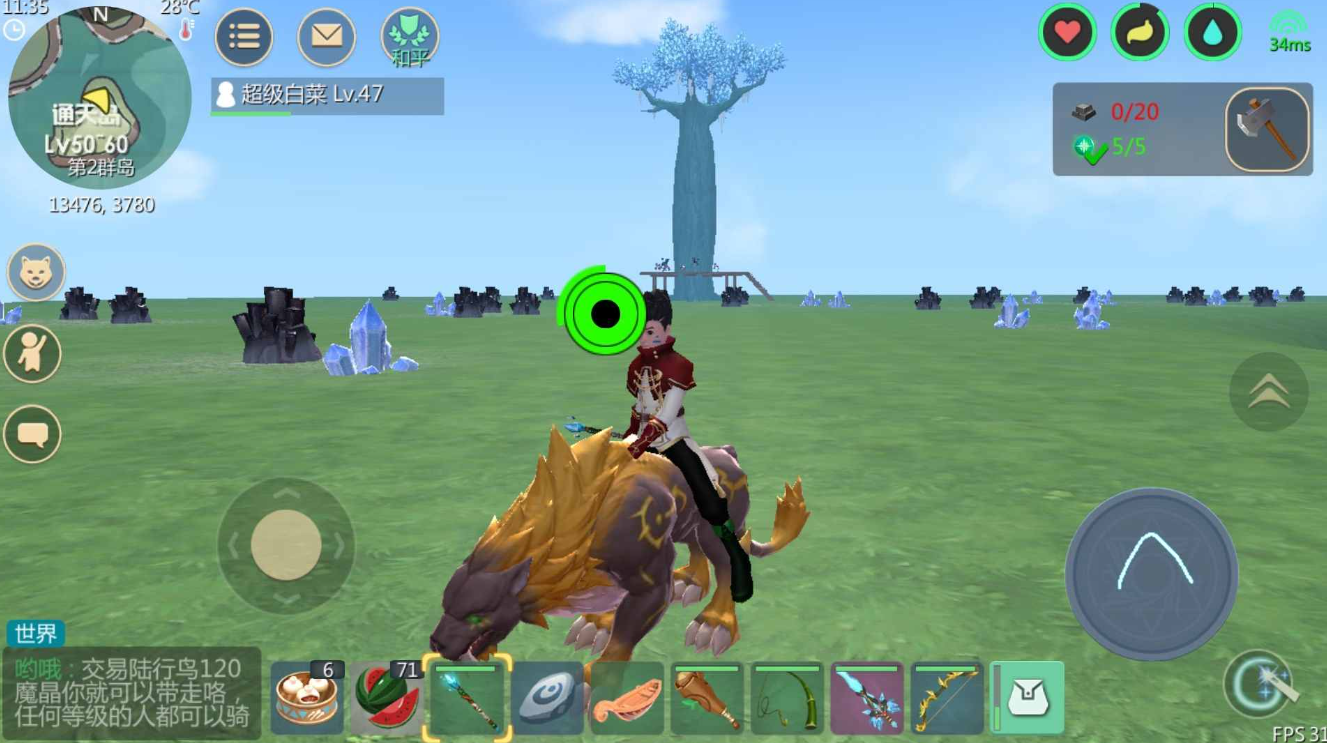Tap the axe tool quest tracker icon
1327x743 pixels.
coord(1268,129)
